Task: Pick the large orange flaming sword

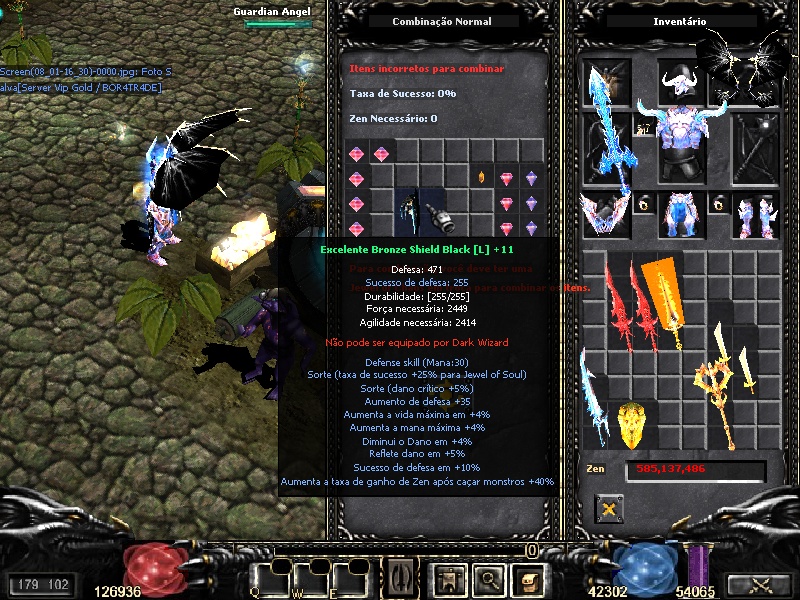Action: click(x=666, y=298)
